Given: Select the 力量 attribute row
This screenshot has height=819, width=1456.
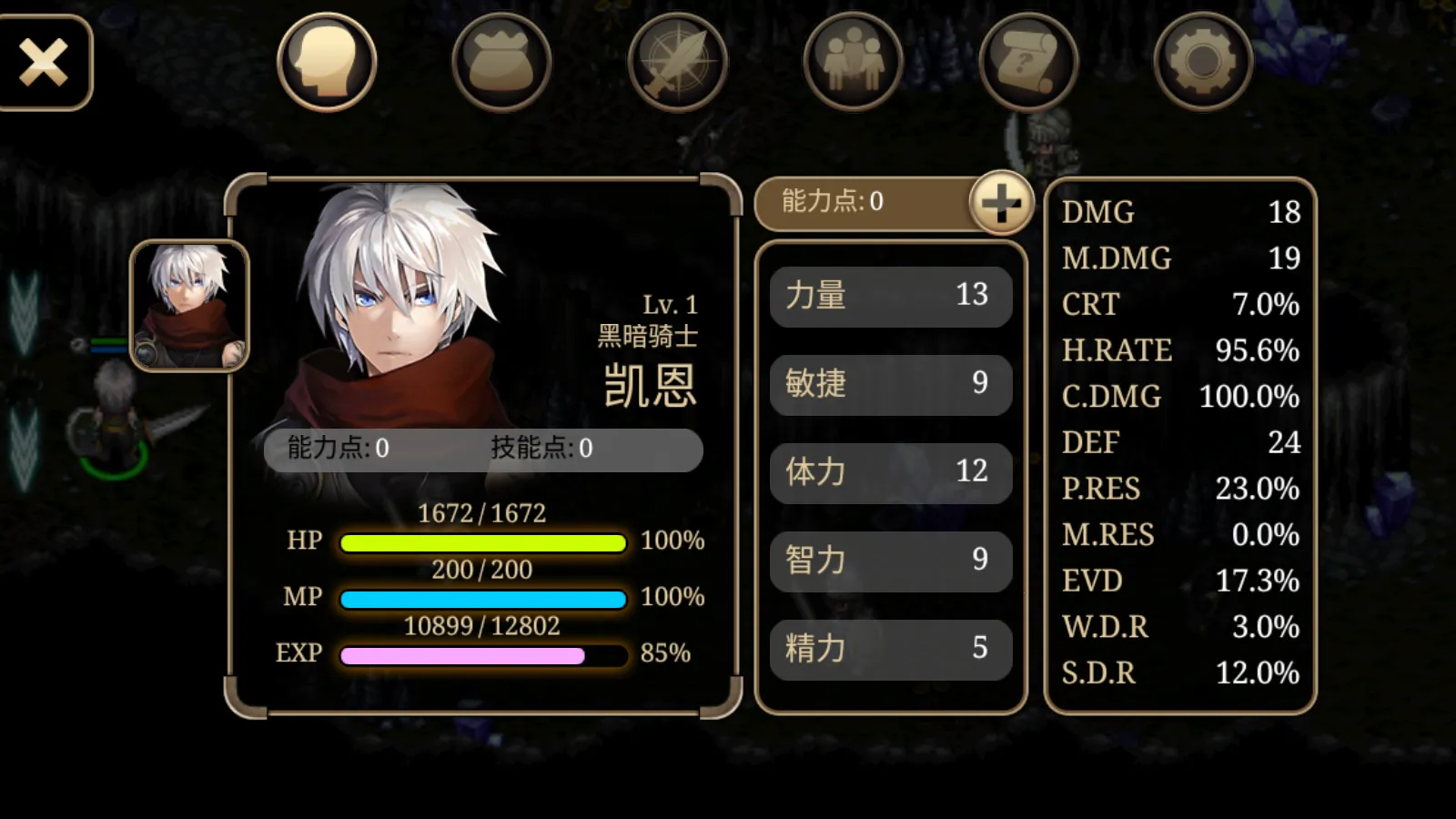Looking at the screenshot, I should coord(890,296).
